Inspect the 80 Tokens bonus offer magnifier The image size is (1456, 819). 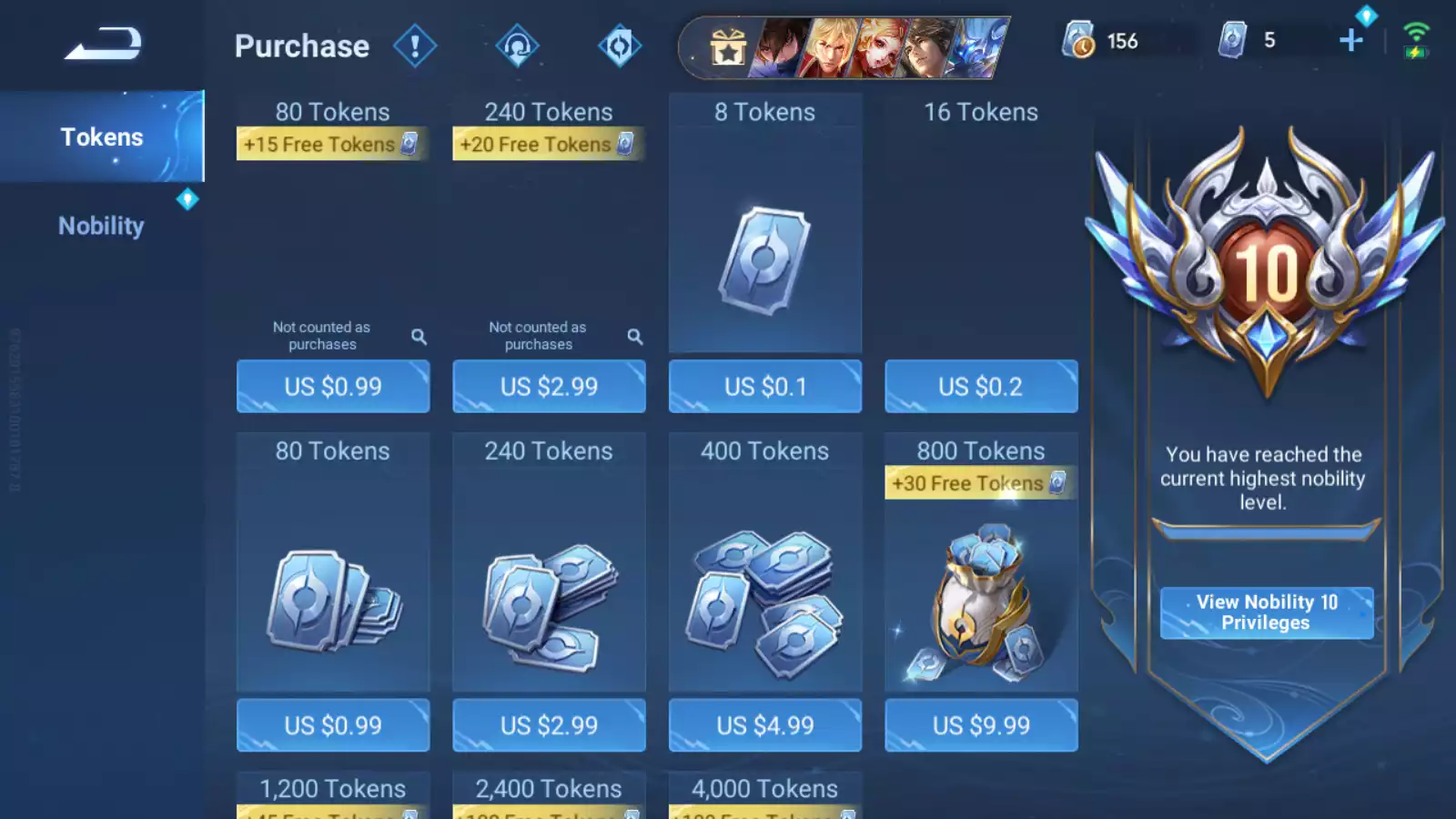(x=419, y=337)
